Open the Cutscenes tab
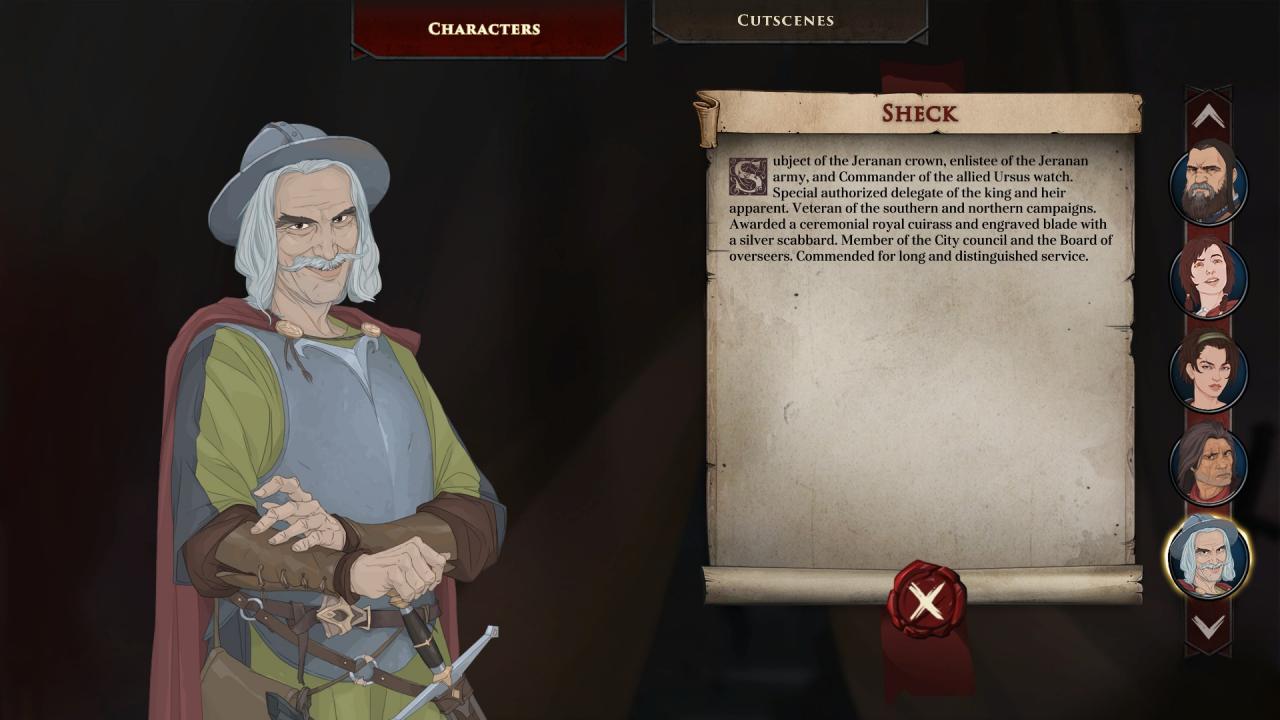Screen dimensions: 1280x720 pos(786,20)
